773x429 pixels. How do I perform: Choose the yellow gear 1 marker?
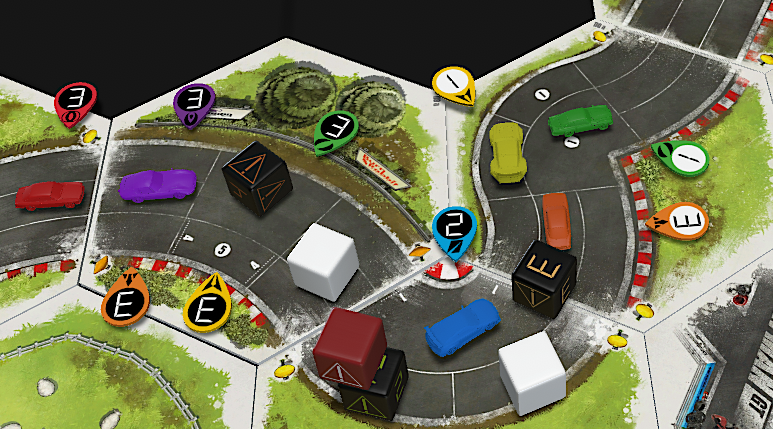[454, 85]
